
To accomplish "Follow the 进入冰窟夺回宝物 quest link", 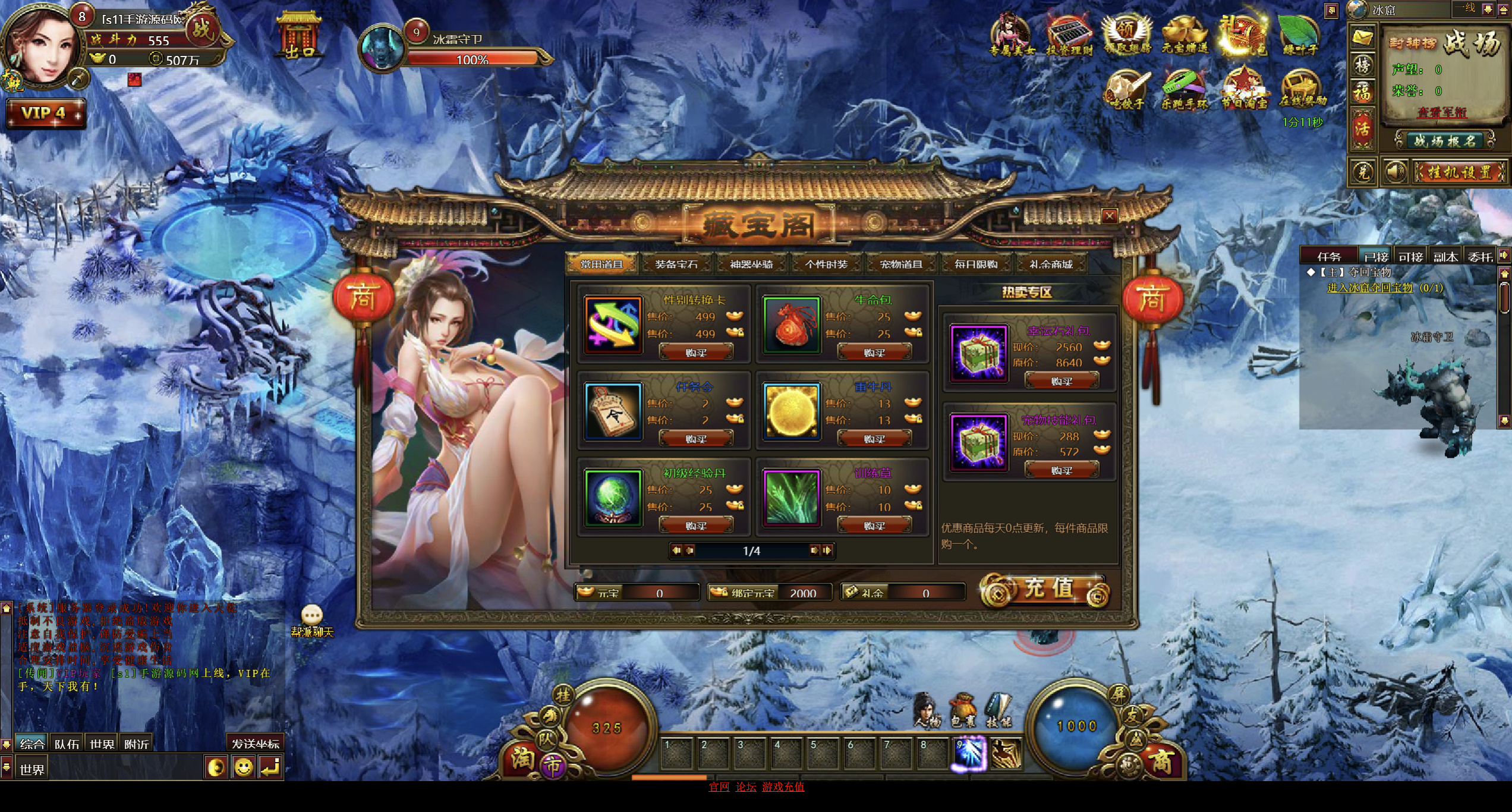I will click(1369, 288).
